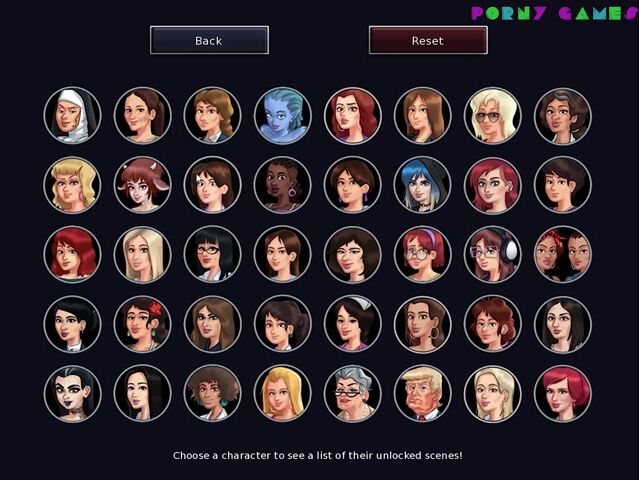Choose the portrait showing two faces
This screenshot has width=639, height=480.
click(562, 254)
